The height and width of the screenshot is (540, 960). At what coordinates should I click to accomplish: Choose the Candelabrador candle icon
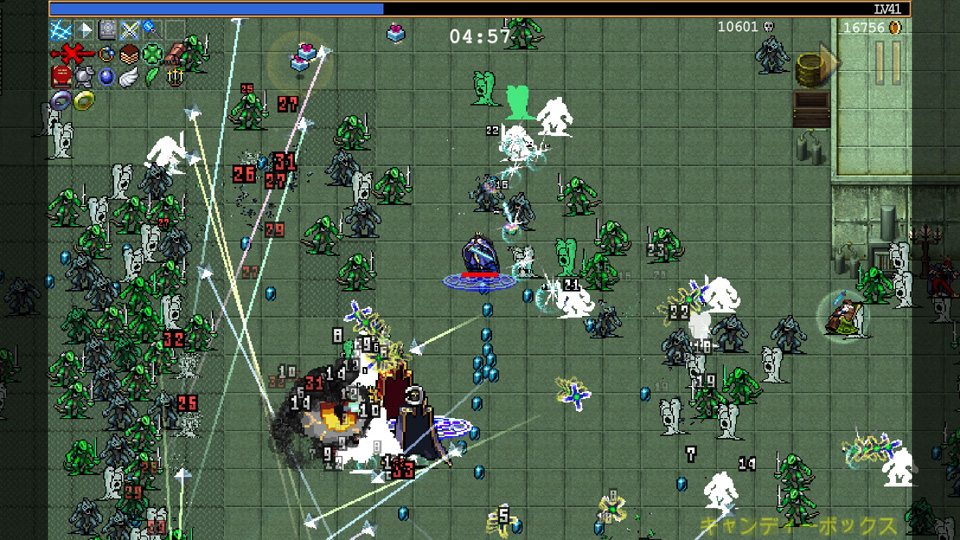[176, 76]
